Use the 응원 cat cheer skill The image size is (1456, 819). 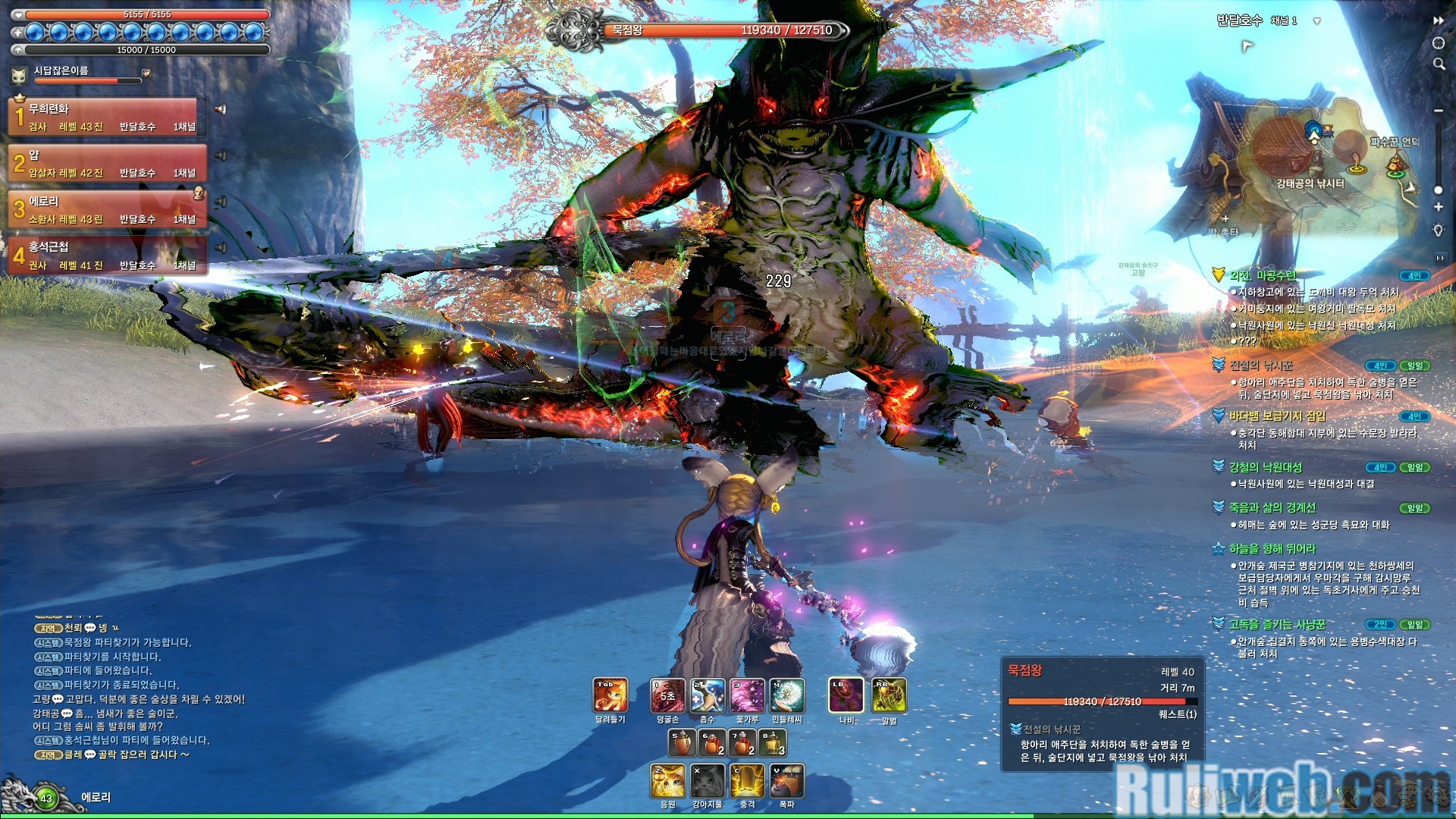point(668,781)
